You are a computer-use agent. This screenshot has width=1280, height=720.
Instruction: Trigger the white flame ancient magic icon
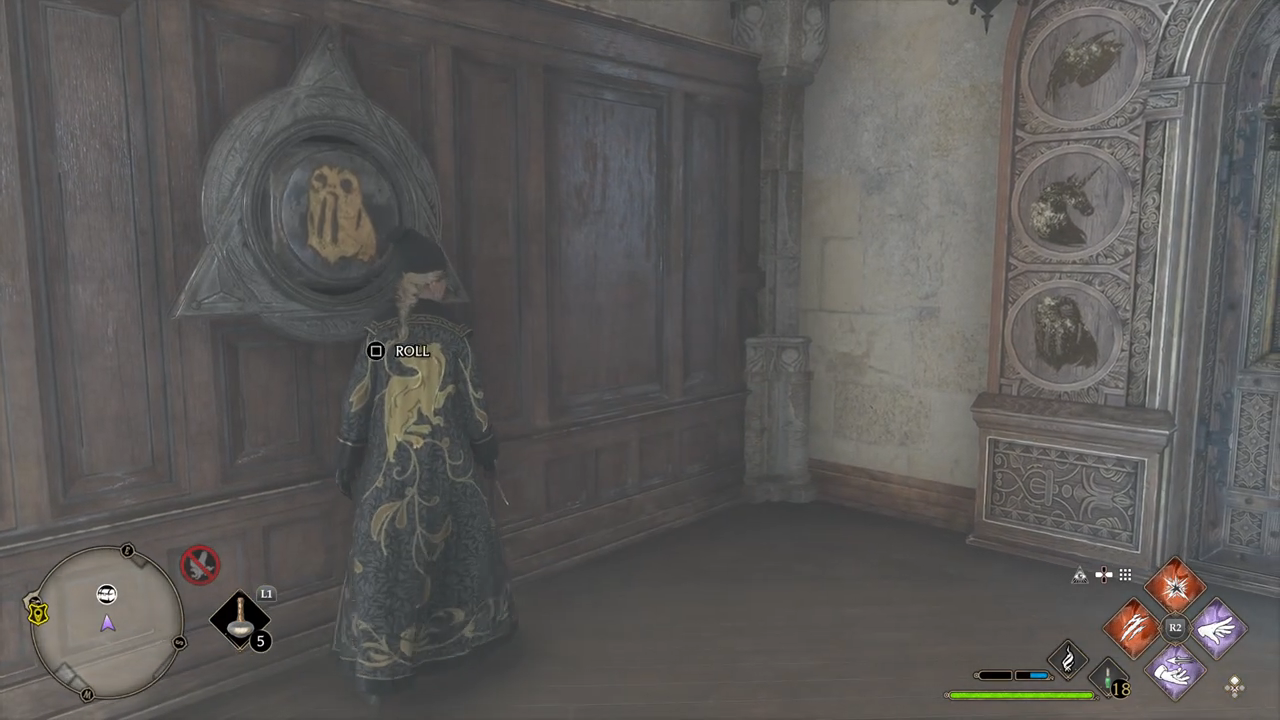(1067, 659)
